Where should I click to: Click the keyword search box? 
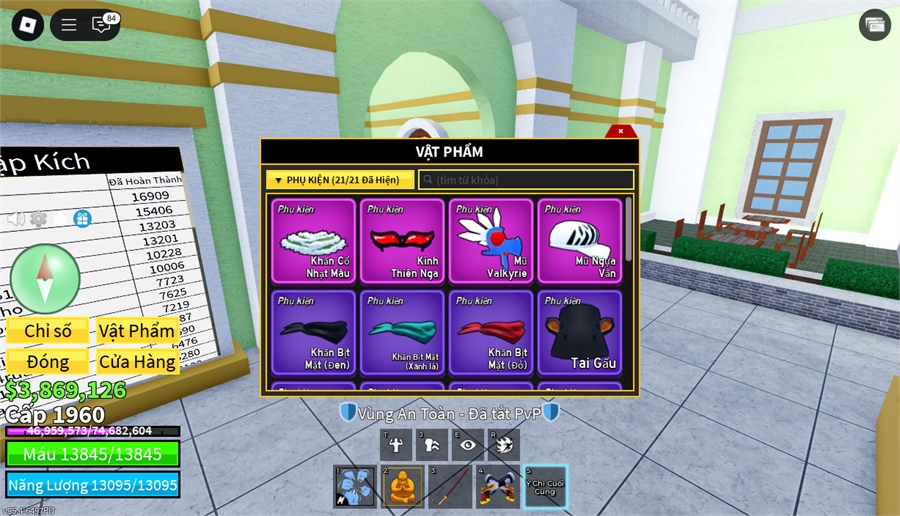(x=526, y=180)
